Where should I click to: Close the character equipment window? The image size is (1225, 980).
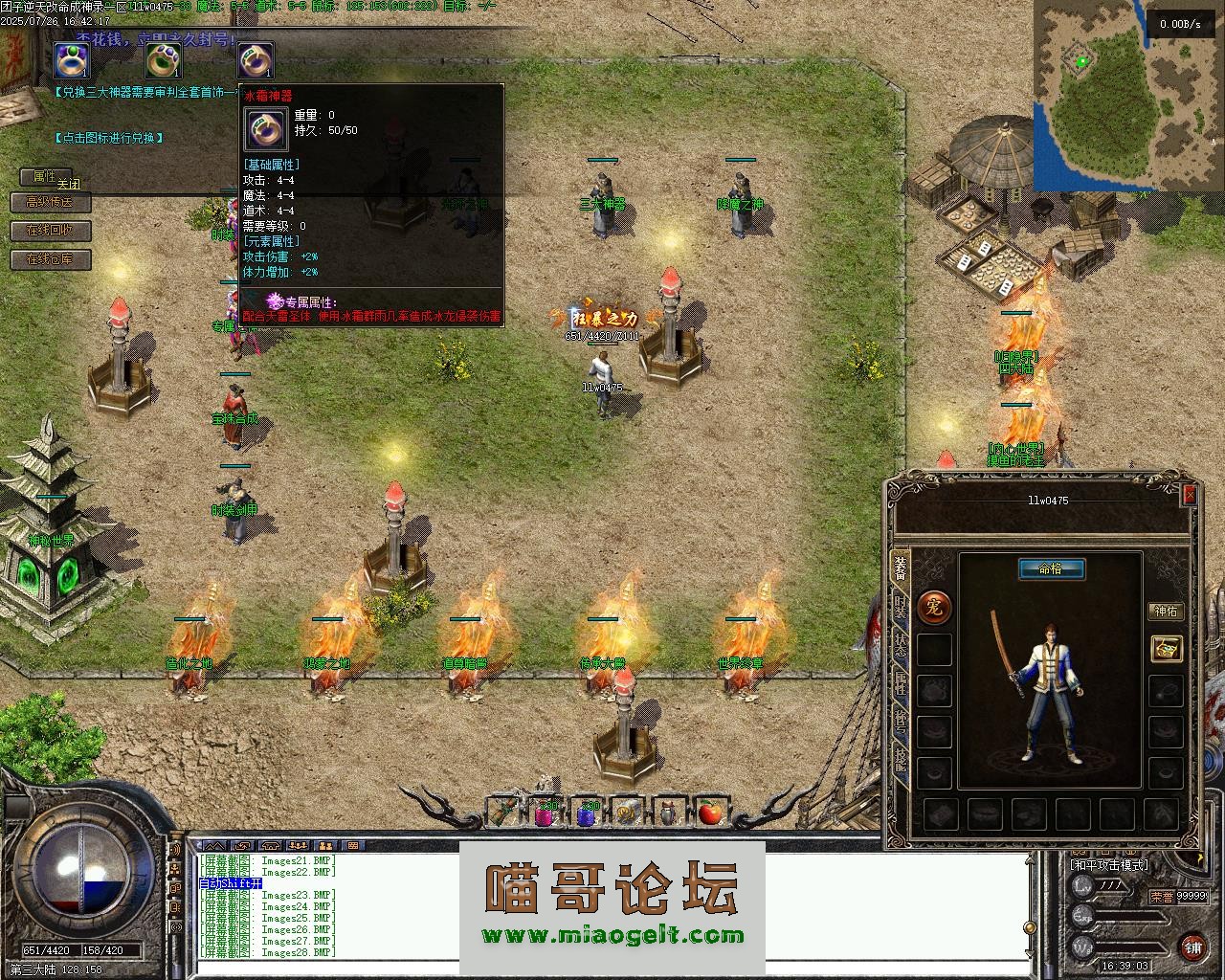tap(1189, 494)
